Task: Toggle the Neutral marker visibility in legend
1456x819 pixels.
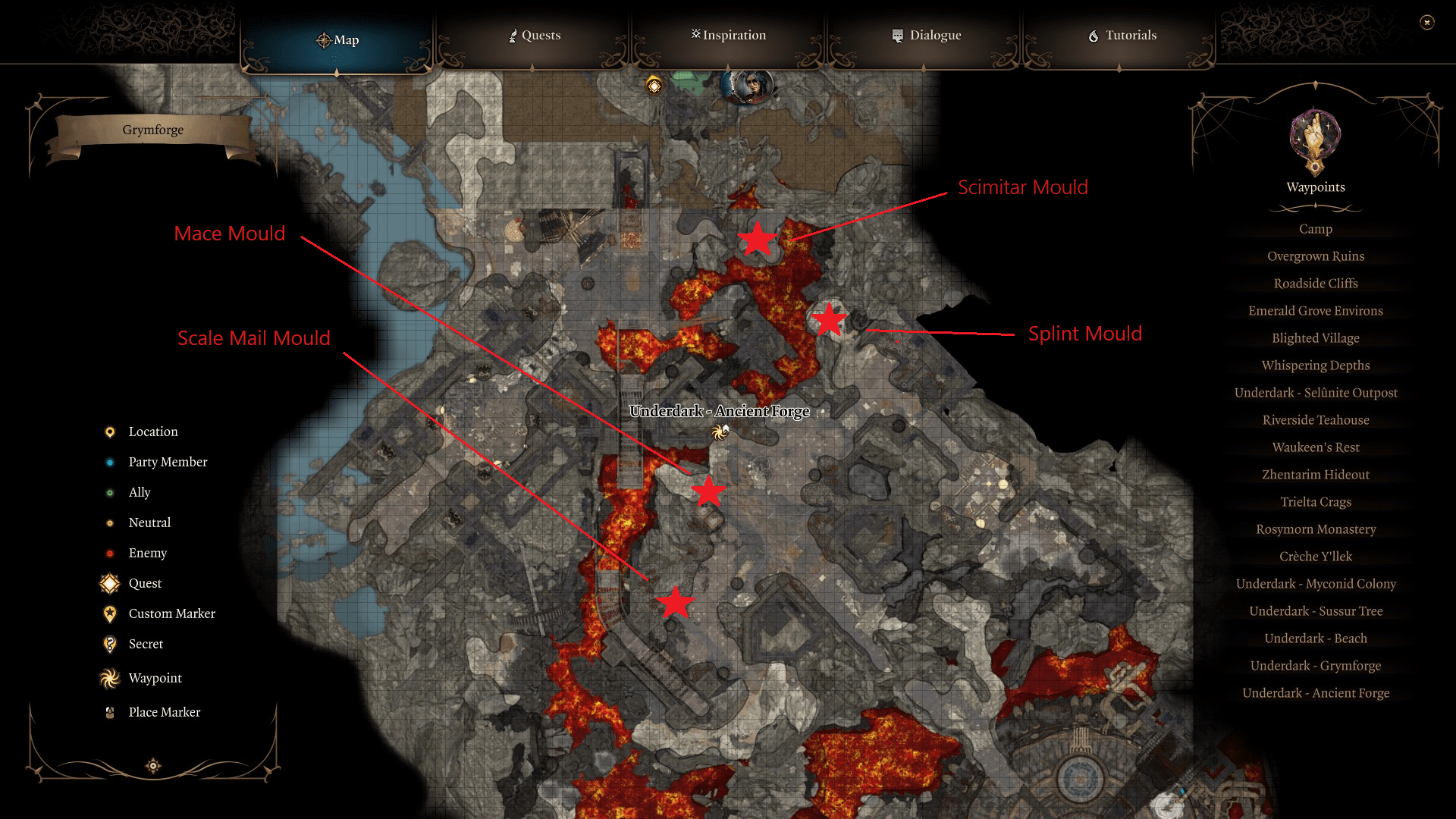Action: point(109,522)
